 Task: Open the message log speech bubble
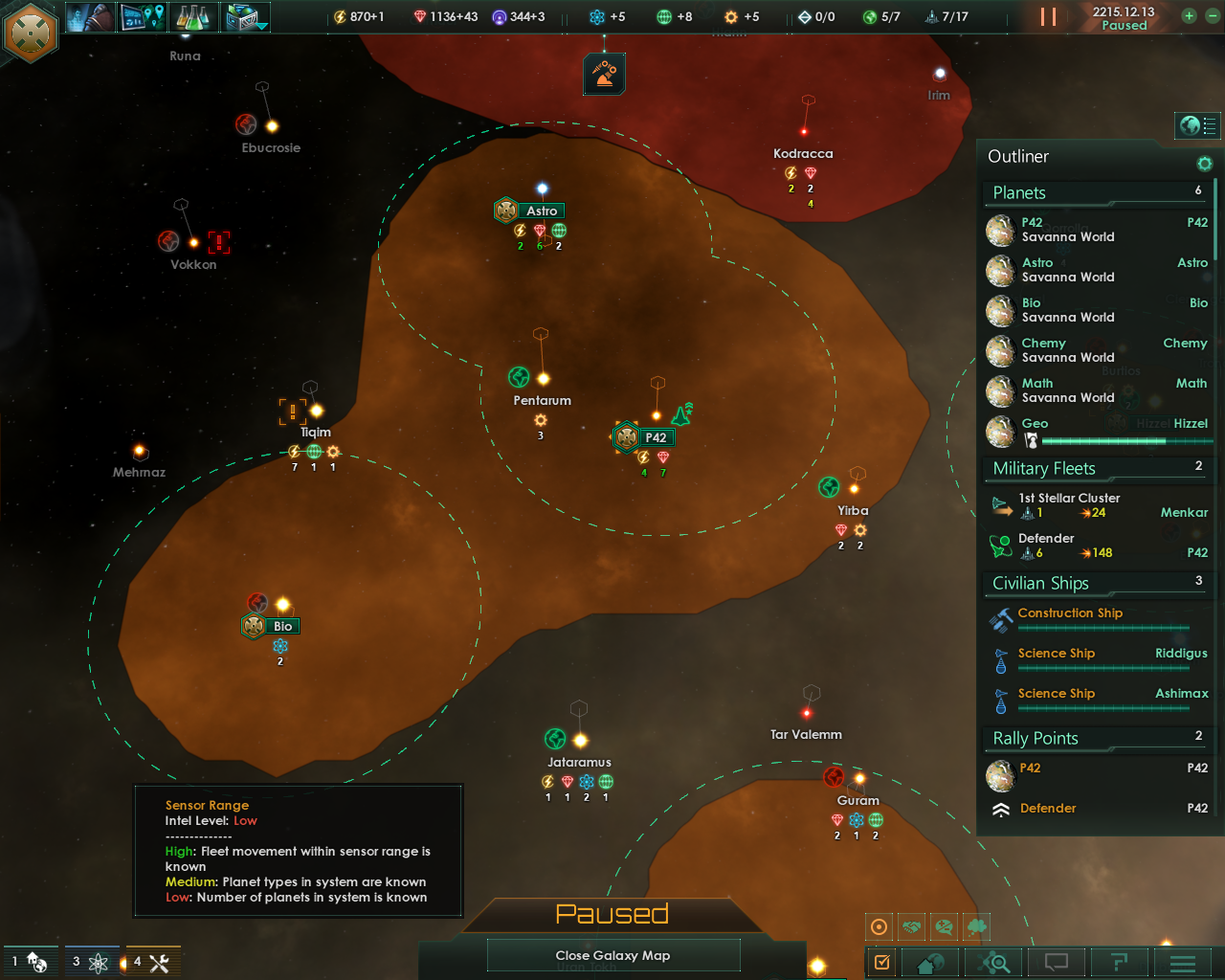pos(1056,962)
